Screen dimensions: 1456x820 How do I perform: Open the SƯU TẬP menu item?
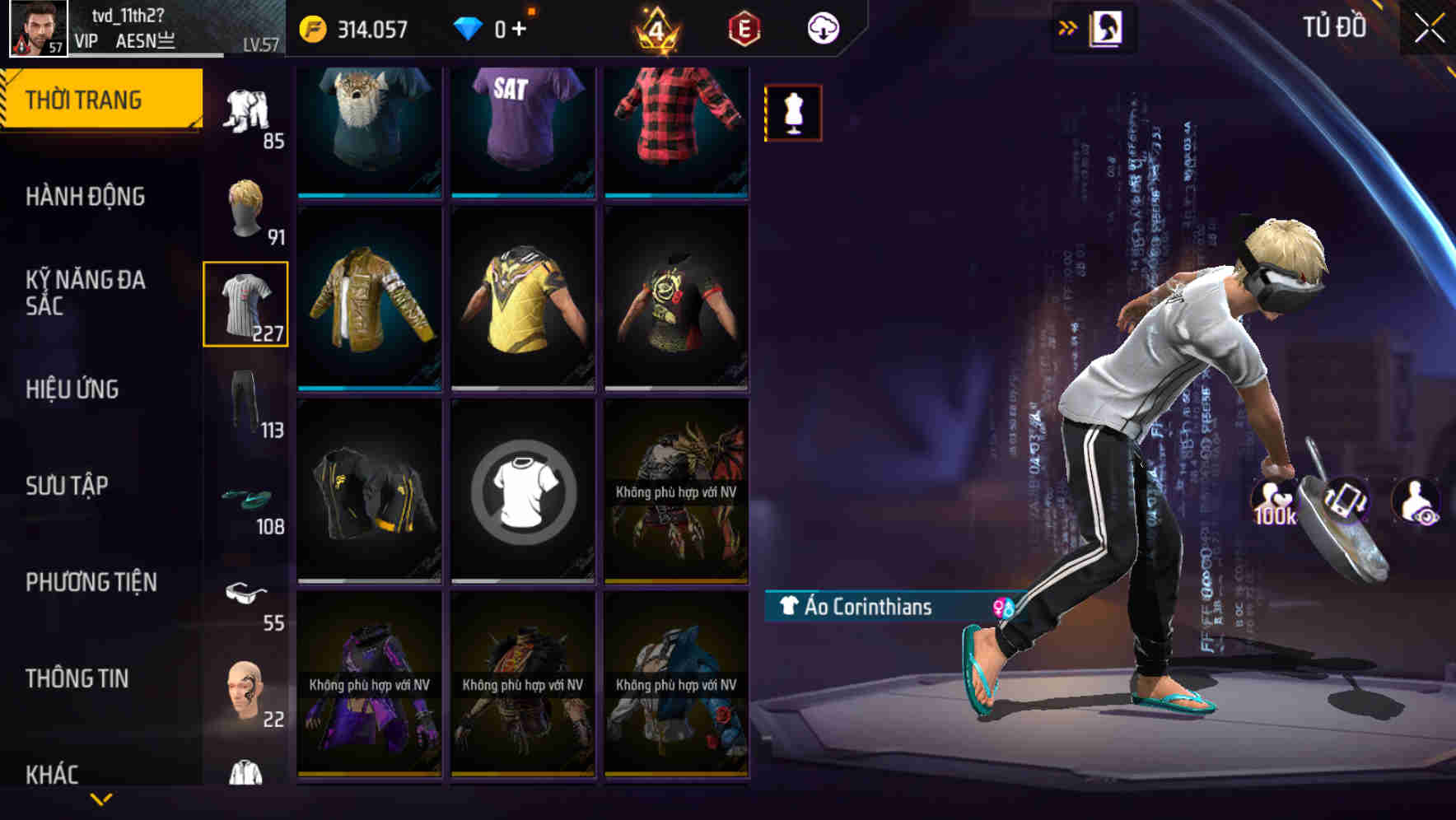pos(69,486)
